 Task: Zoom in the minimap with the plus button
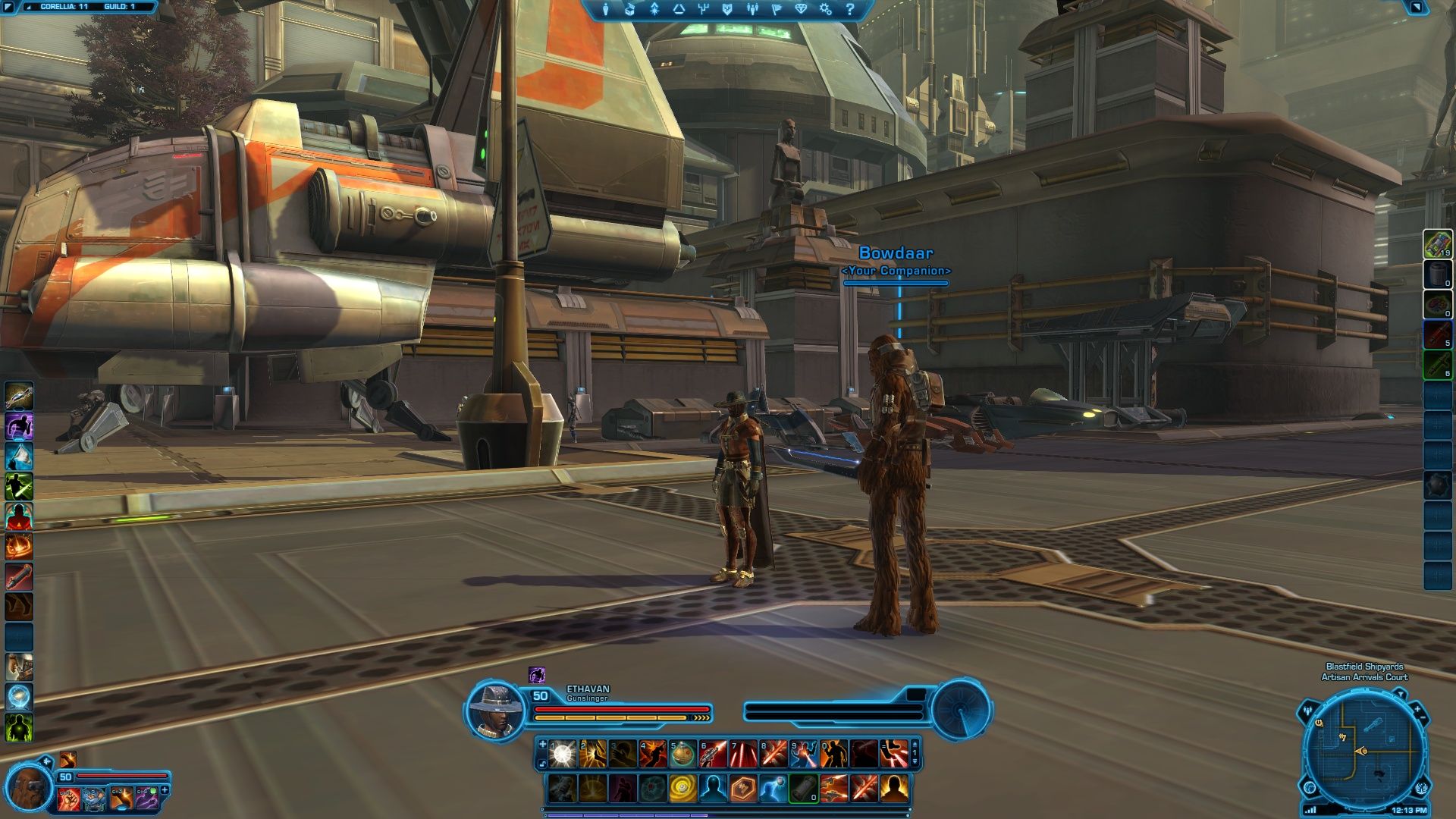point(1417,708)
